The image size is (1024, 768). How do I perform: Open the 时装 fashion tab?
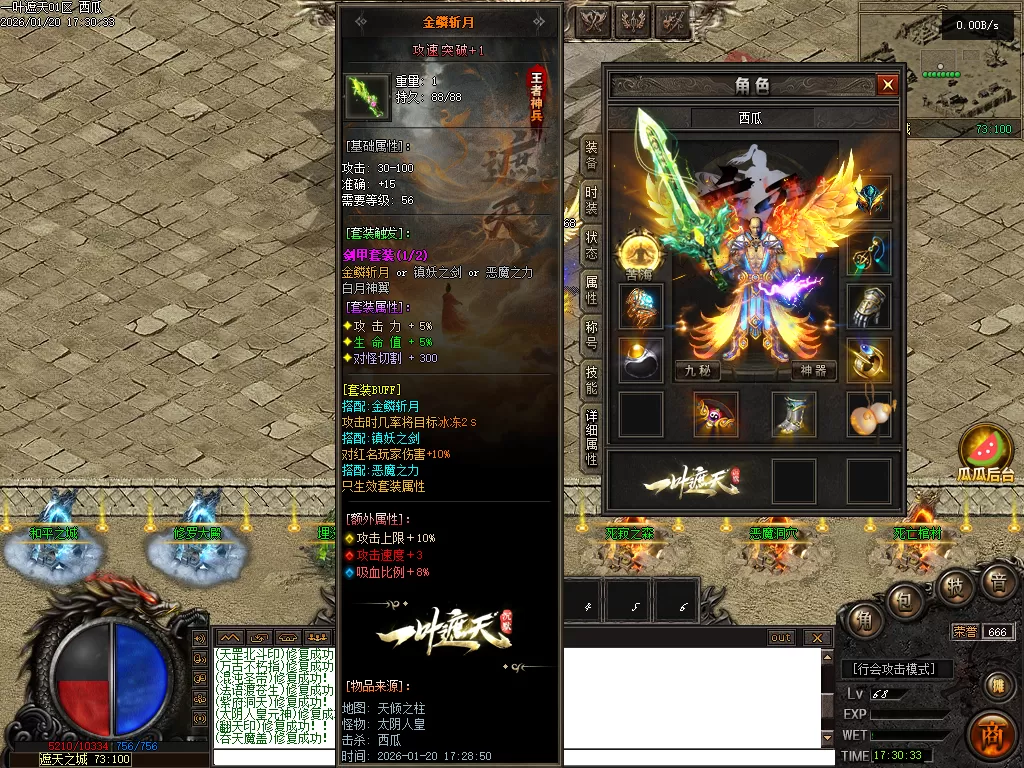coord(591,200)
